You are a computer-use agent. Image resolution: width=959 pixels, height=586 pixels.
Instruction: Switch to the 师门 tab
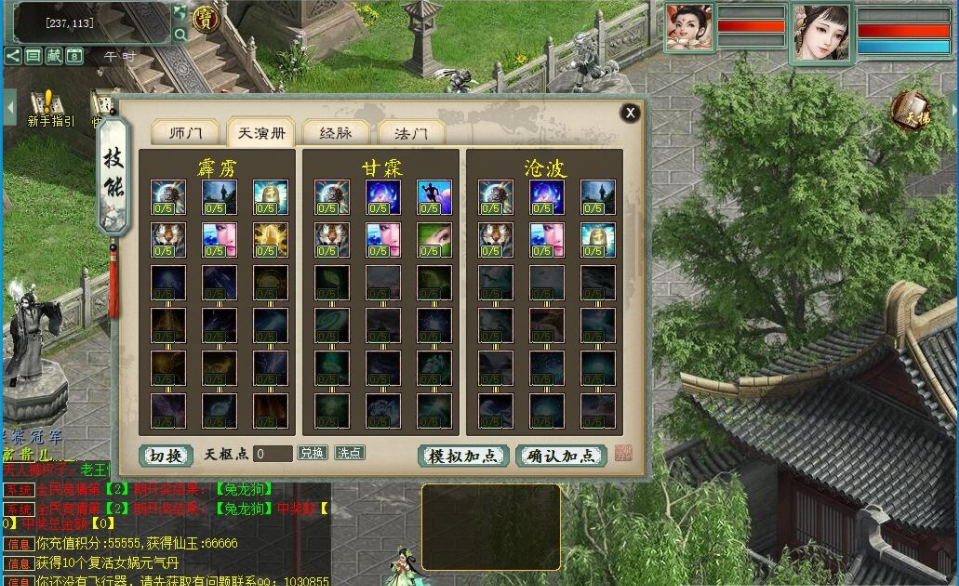pyautogui.click(x=186, y=133)
